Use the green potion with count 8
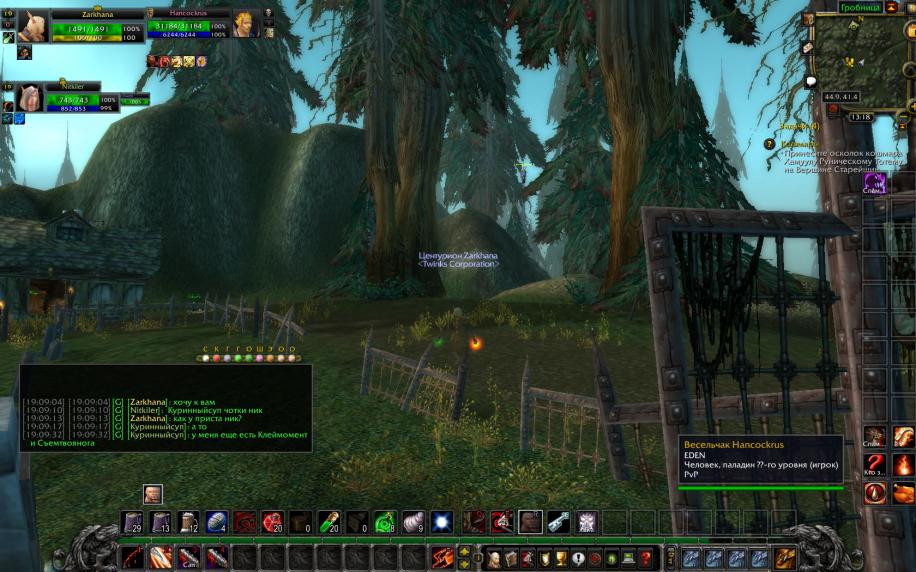Image resolution: width=916 pixels, height=572 pixels. pyautogui.click(x=385, y=521)
